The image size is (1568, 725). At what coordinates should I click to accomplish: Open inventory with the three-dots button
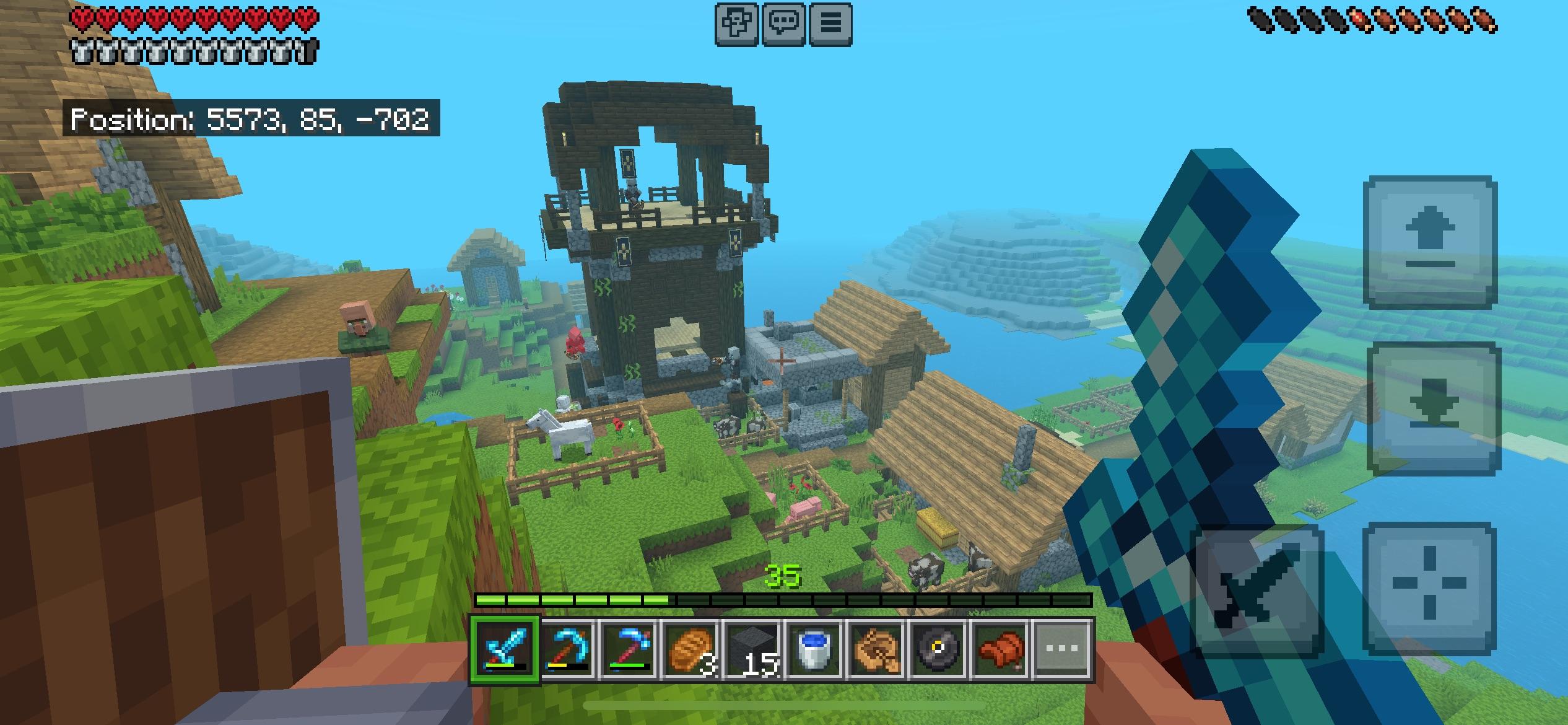[1063, 649]
